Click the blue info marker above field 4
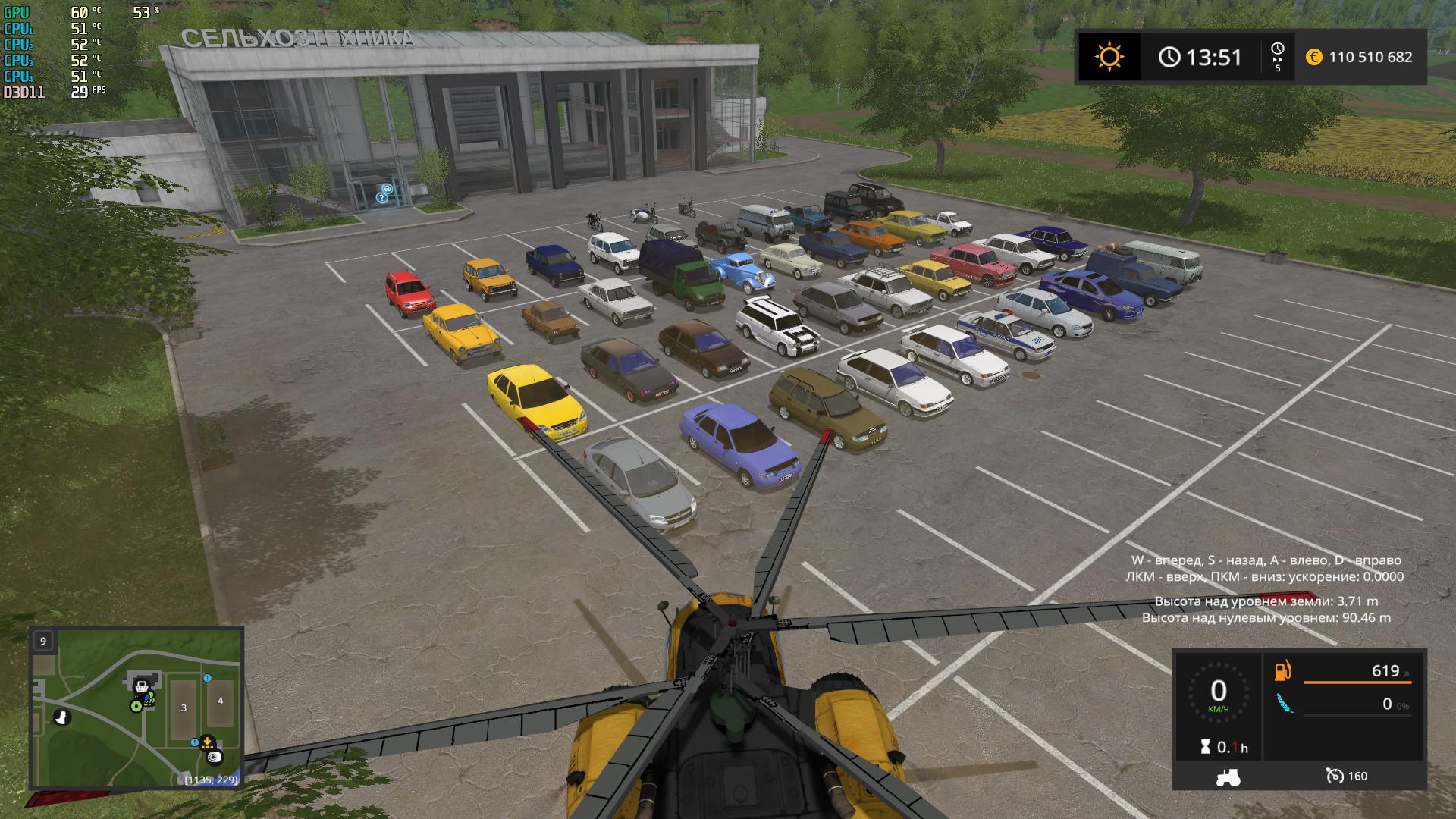 pyautogui.click(x=207, y=678)
